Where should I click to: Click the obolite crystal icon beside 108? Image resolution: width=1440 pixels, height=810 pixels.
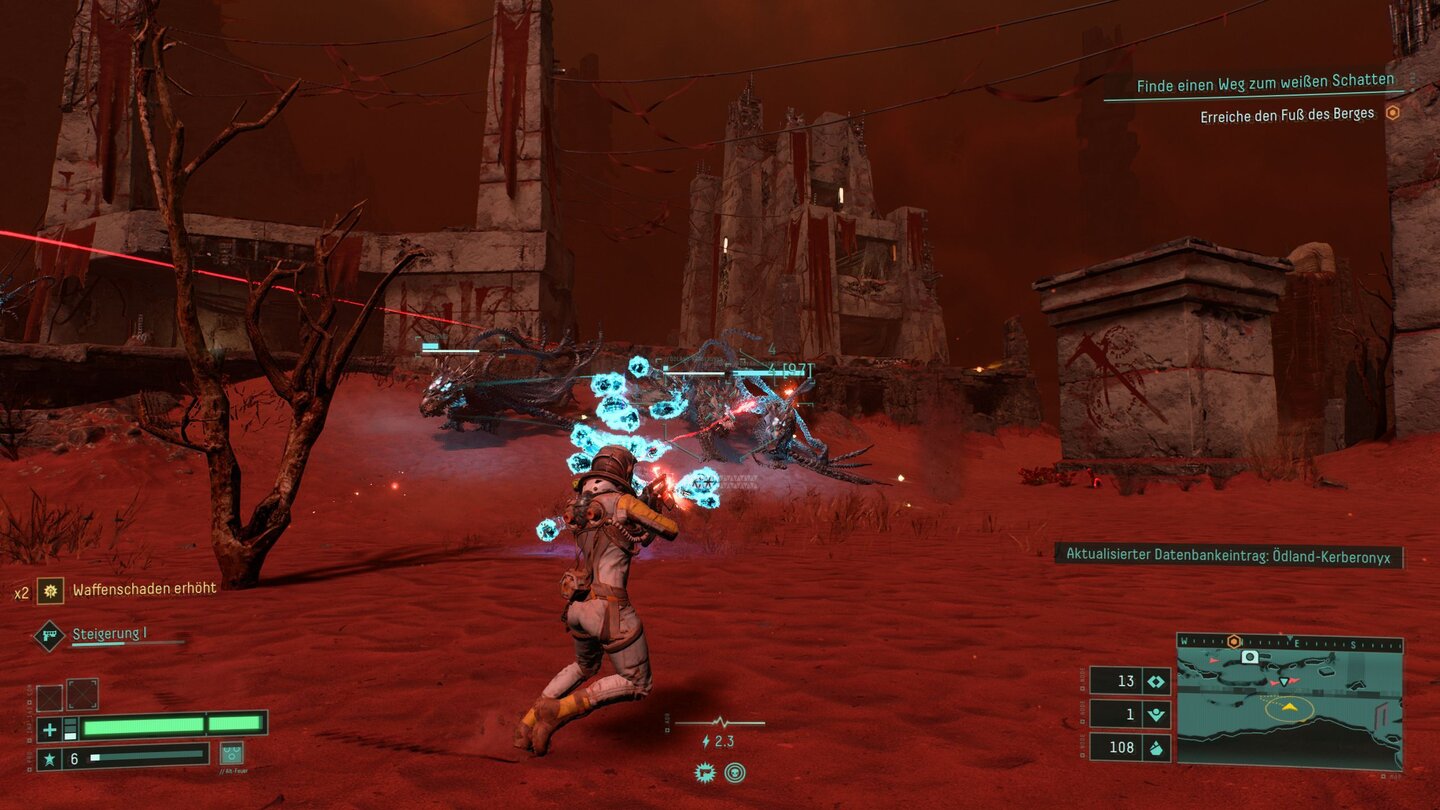pyautogui.click(x=1156, y=748)
